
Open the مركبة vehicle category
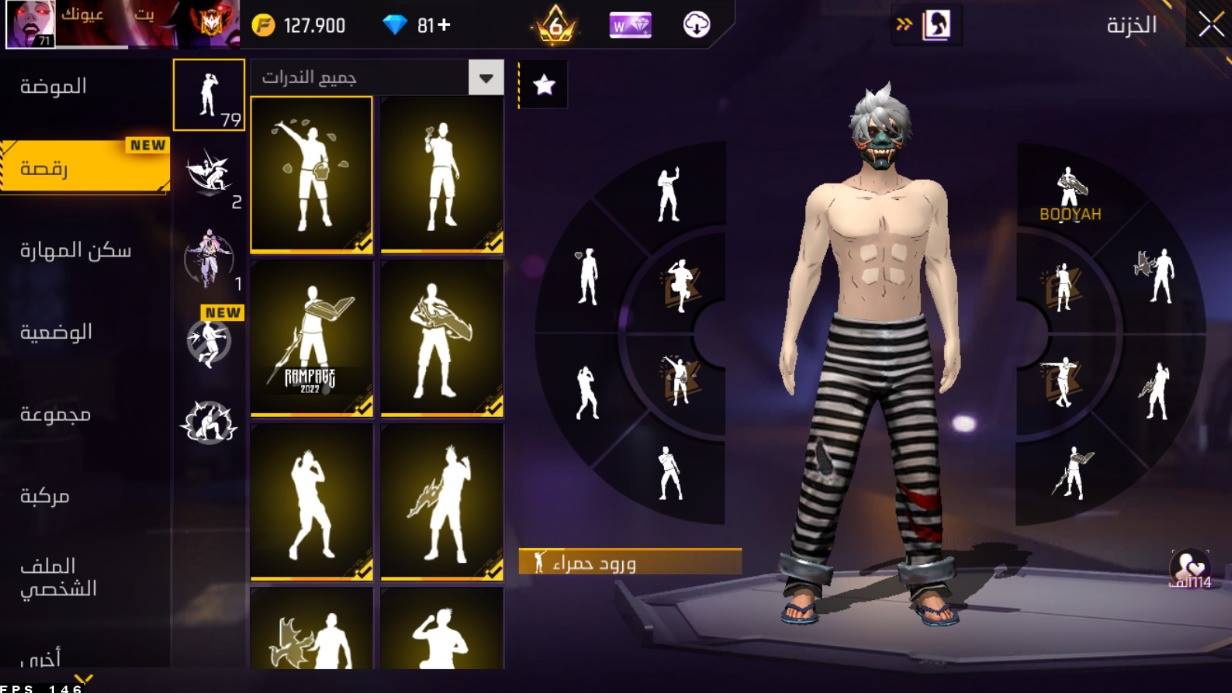[46, 496]
